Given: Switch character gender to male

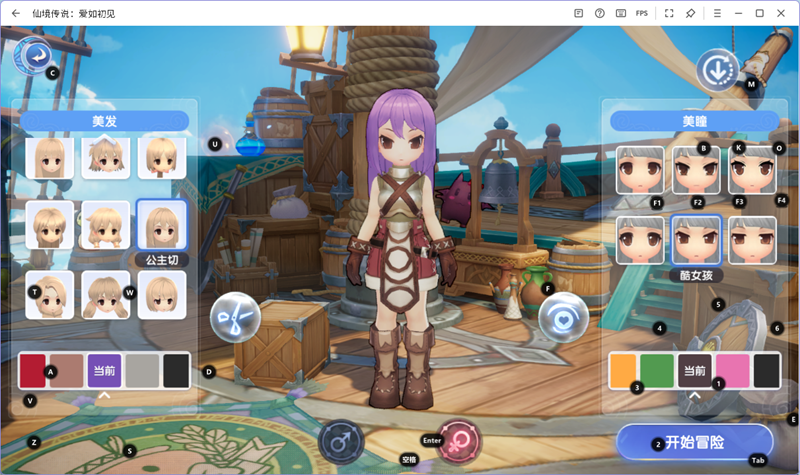Looking at the screenshot, I should (x=340, y=441).
